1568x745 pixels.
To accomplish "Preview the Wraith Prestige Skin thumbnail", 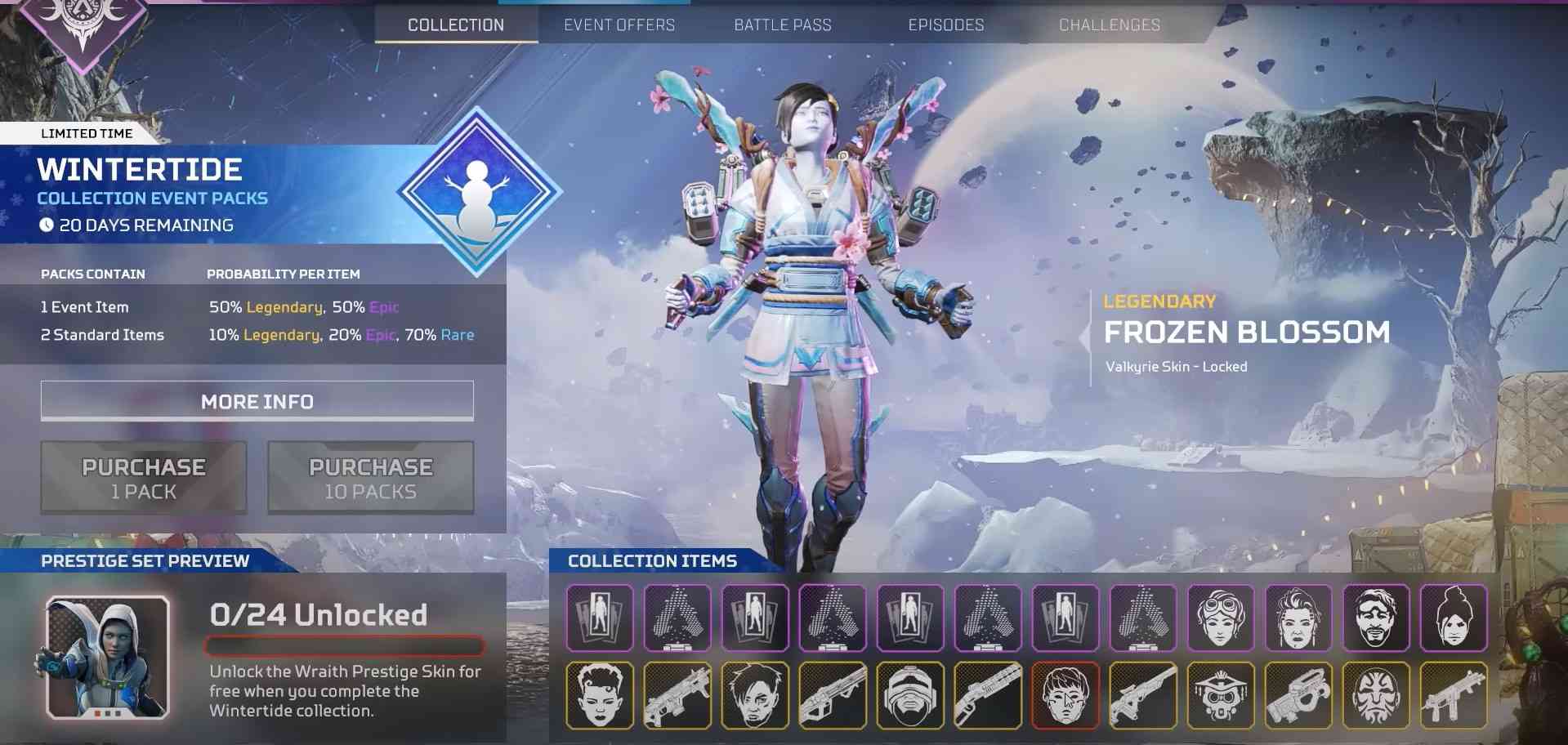I will (108, 658).
